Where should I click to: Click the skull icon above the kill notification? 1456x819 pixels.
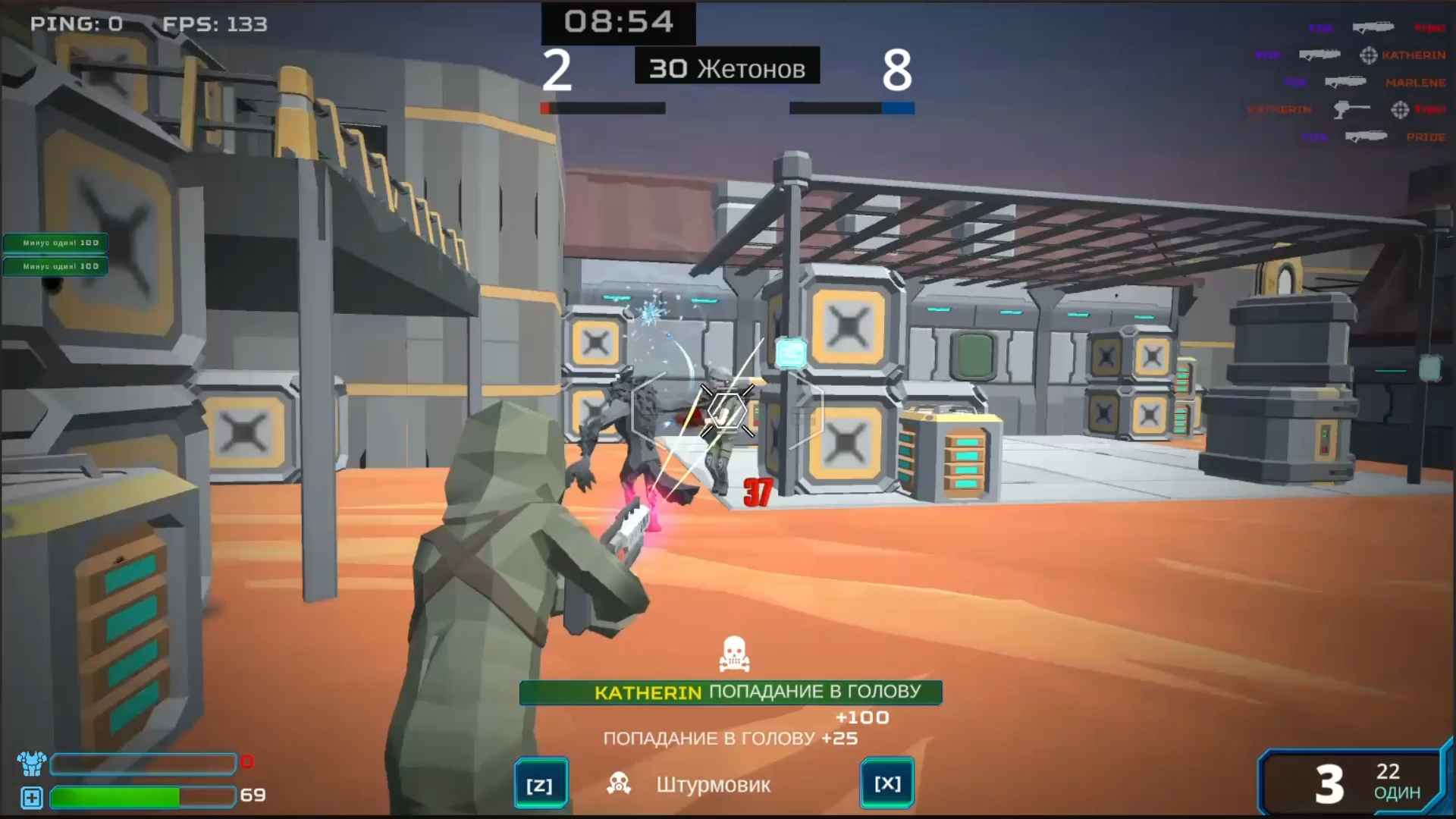click(x=733, y=654)
